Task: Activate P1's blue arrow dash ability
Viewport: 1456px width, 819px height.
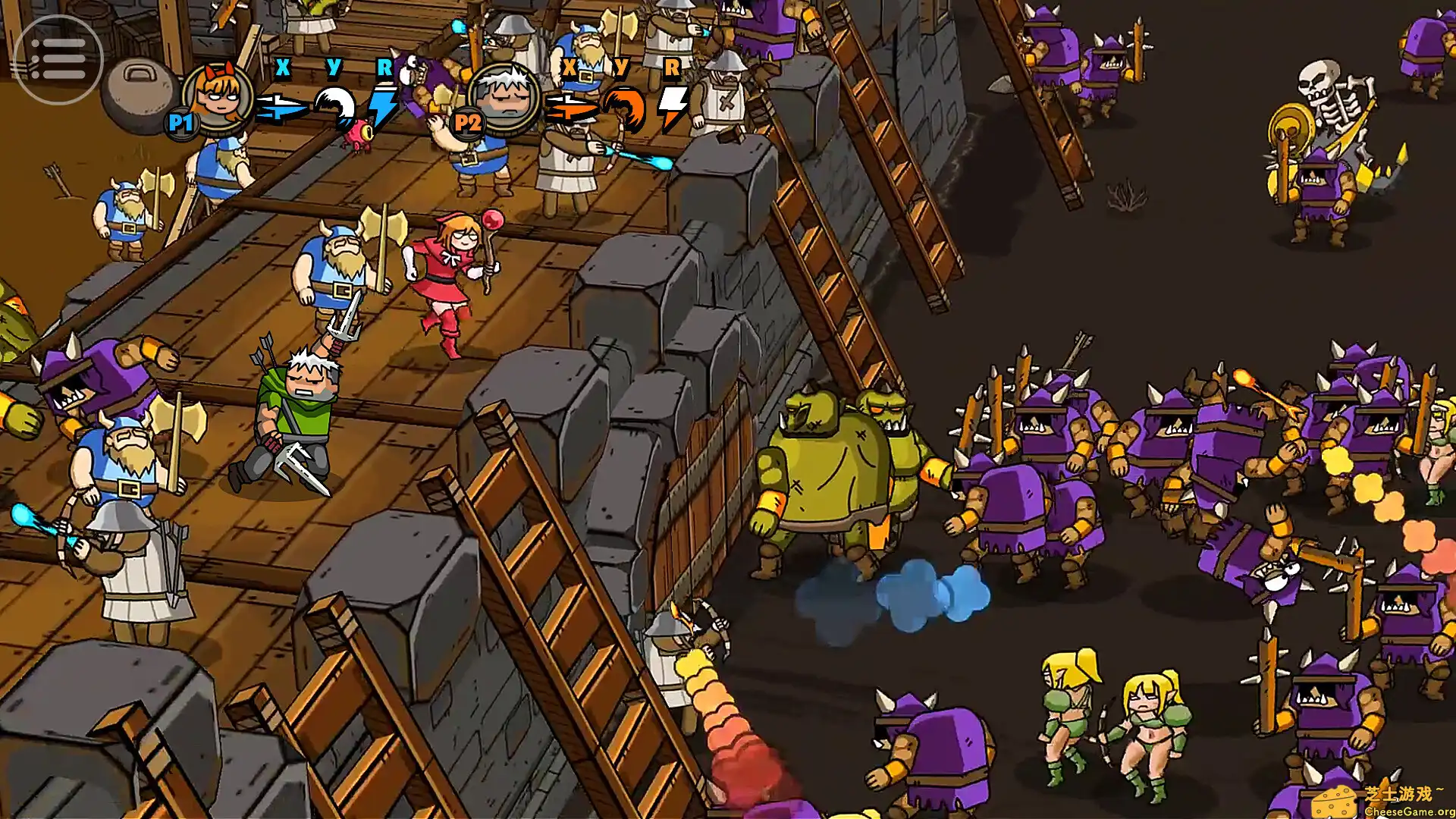Action: (281, 107)
